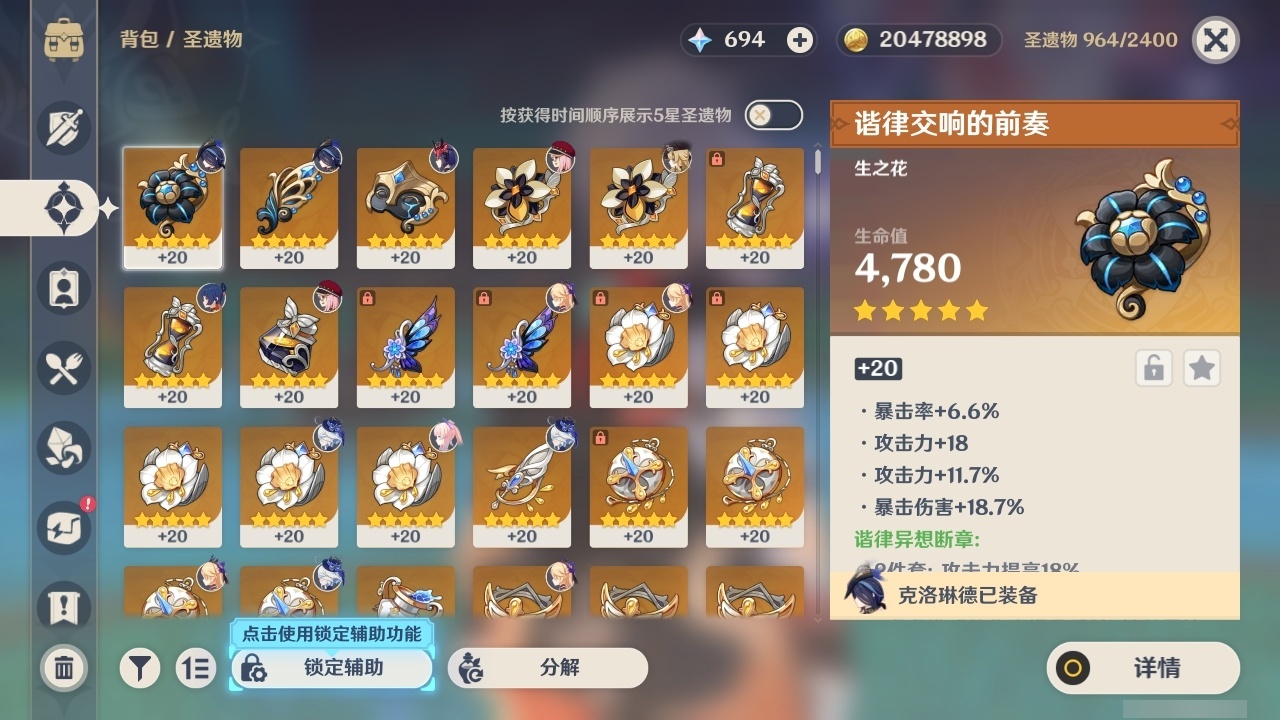This screenshot has width=1280, height=720.
Task: Select the hourglass artifact thumbnail in top row
Action: (754, 205)
